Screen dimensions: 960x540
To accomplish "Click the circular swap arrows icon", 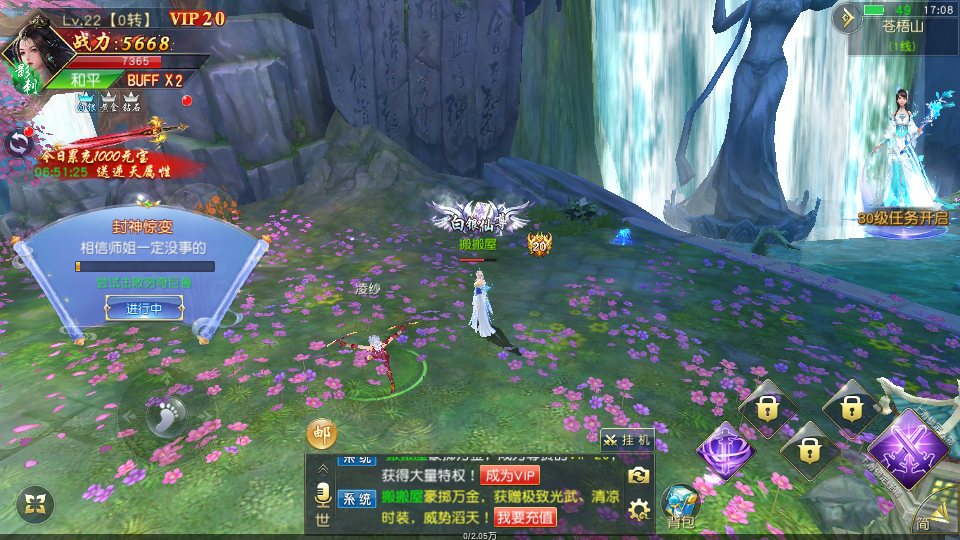I will [18, 143].
